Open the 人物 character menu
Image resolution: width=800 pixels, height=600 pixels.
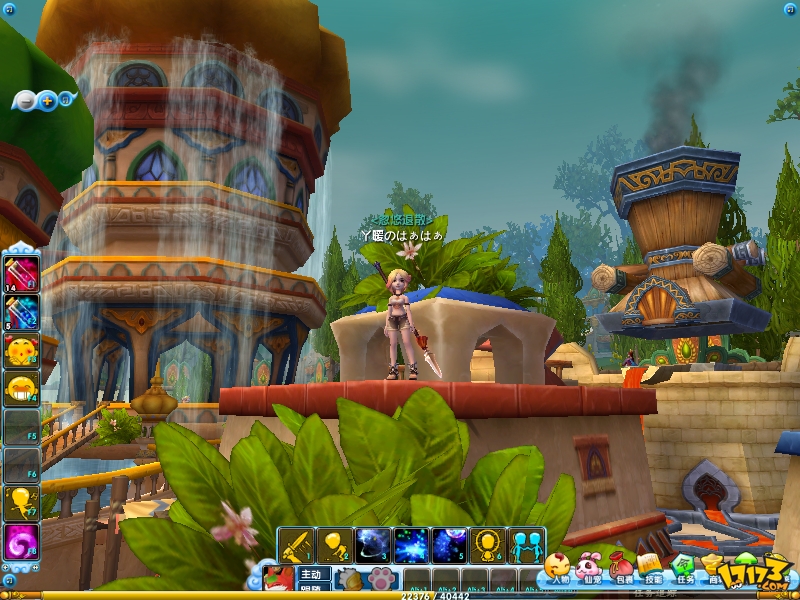pos(557,570)
